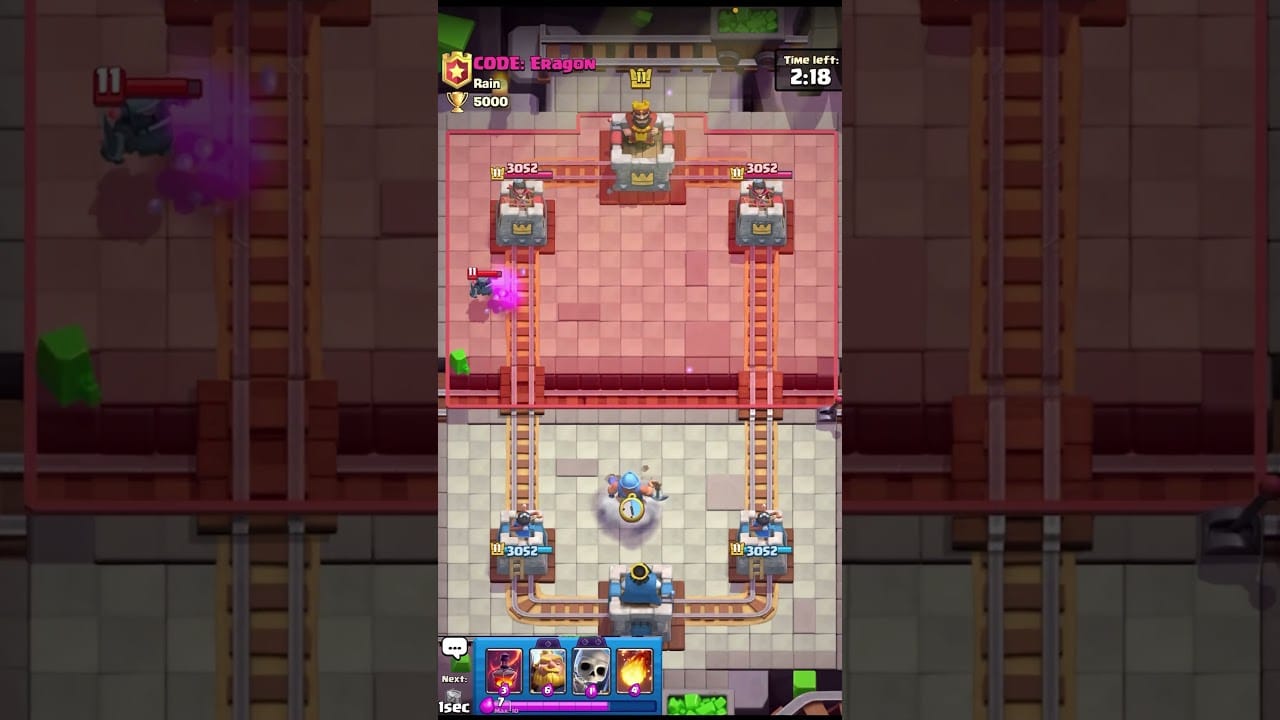Click the trophy icon beside 5000
The image size is (1280, 720).
(x=459, y=99)
